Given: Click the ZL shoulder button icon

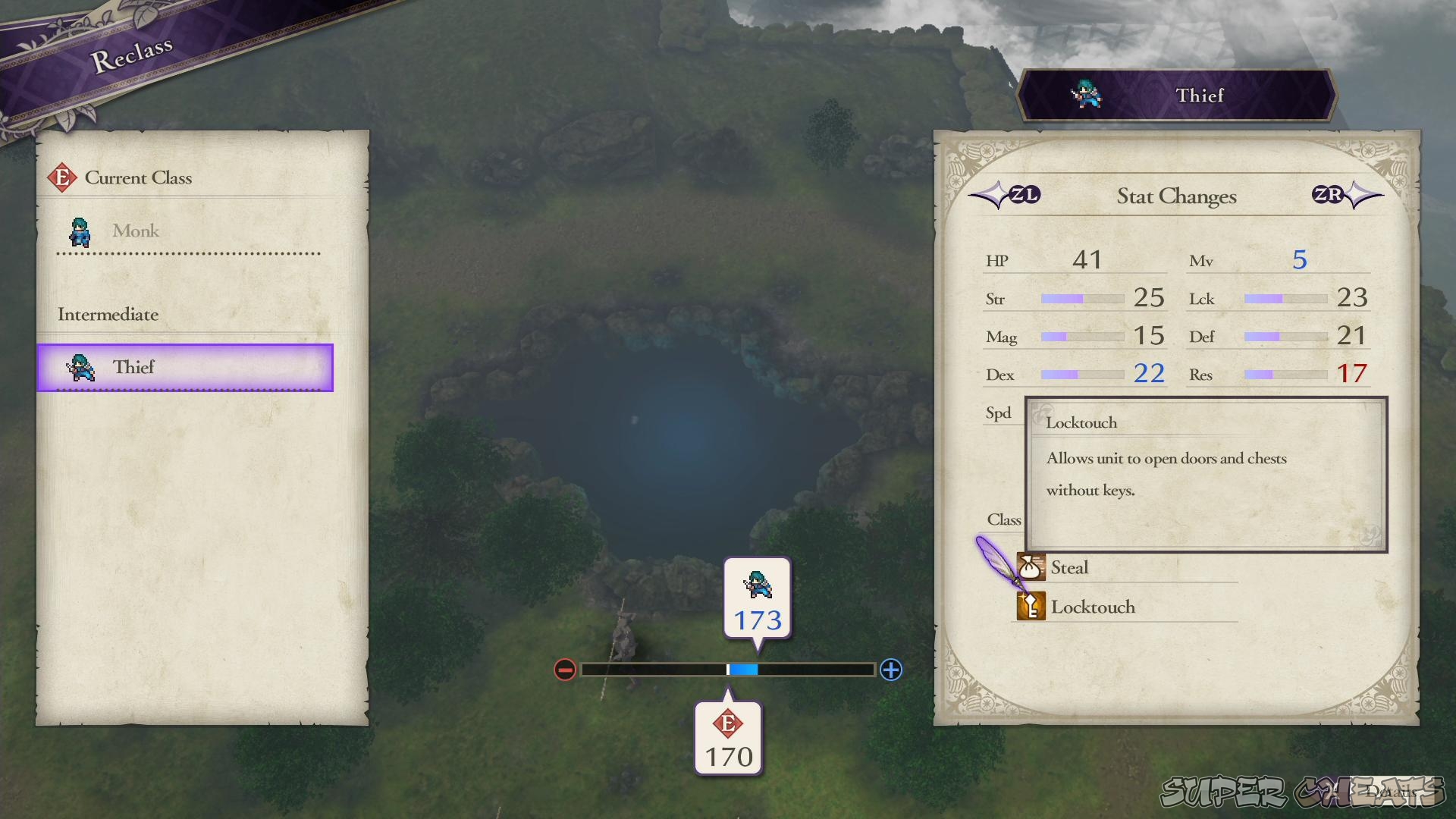Looking at the screenshot, I should pos(1022,195).
